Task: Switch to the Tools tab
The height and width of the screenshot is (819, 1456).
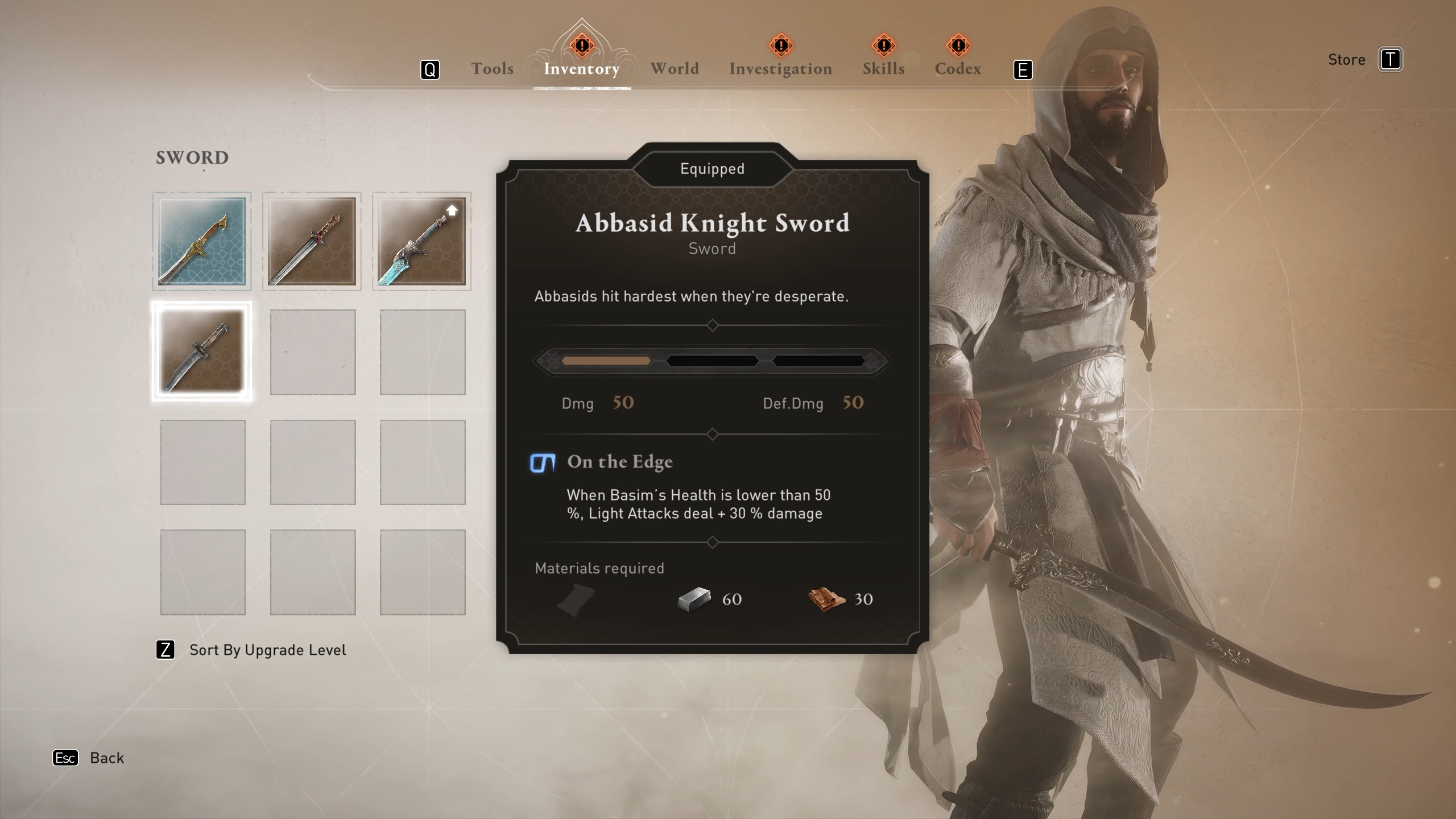Action: [491, 68]
